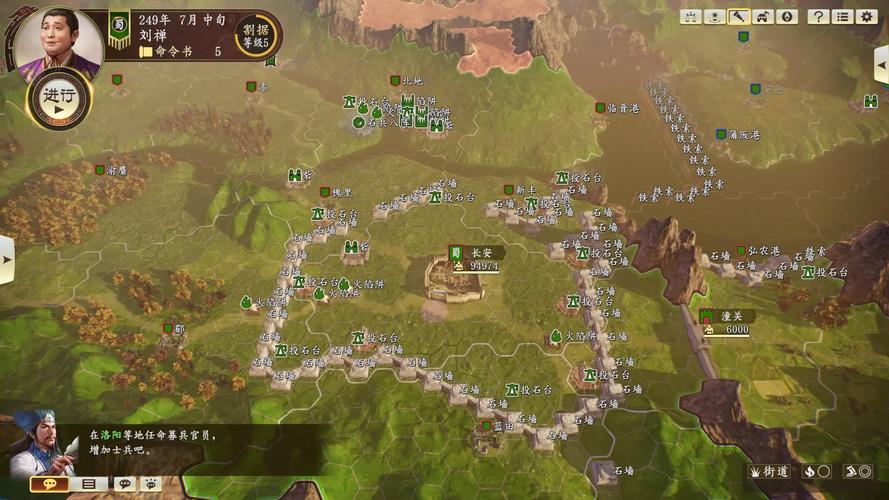The height and width of the screenshot is (500, 889).
Task: Switch to the message log list tab
Action: pos(89,484)
